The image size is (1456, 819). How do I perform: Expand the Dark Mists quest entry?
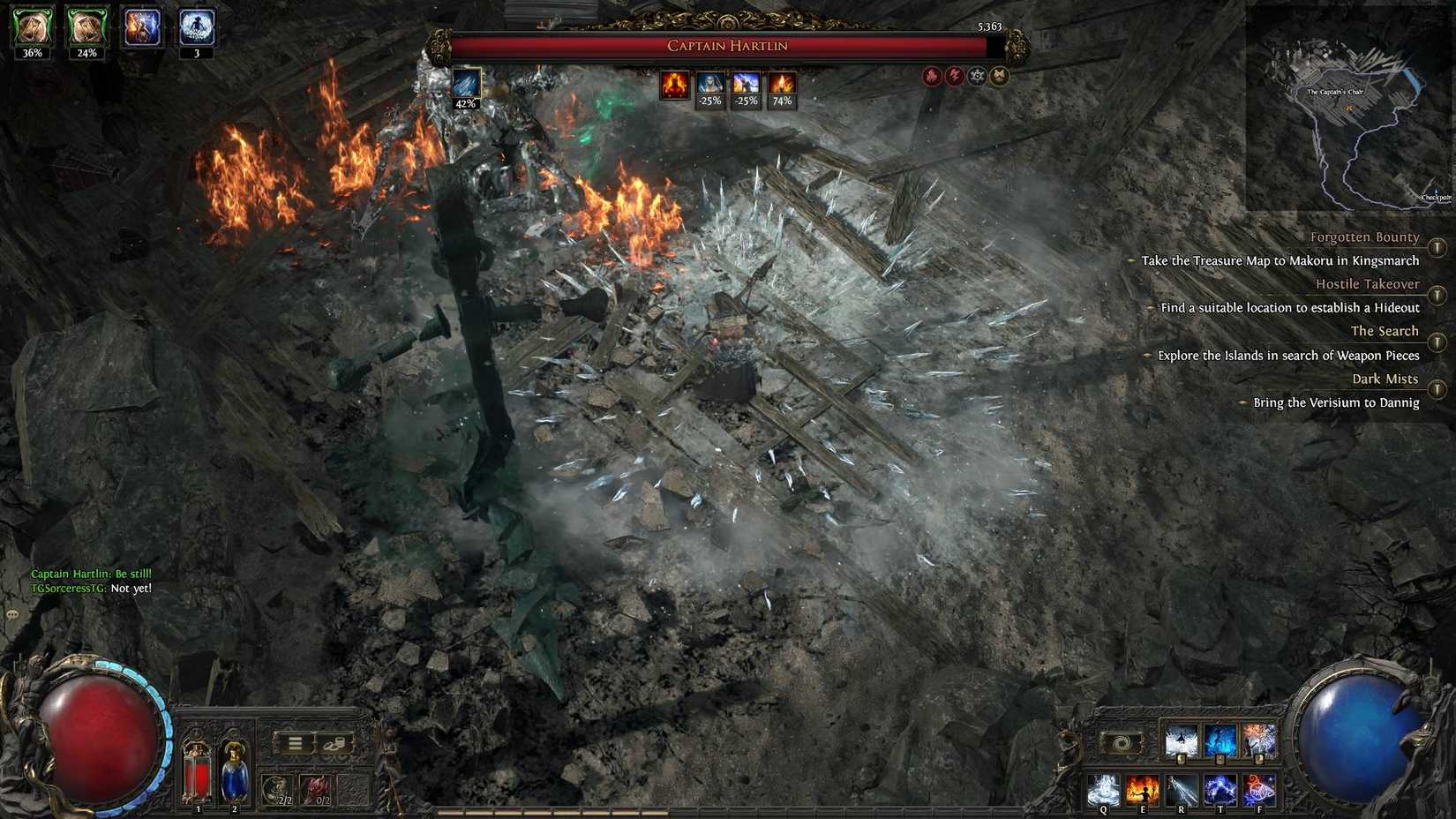coord(1385,379)
